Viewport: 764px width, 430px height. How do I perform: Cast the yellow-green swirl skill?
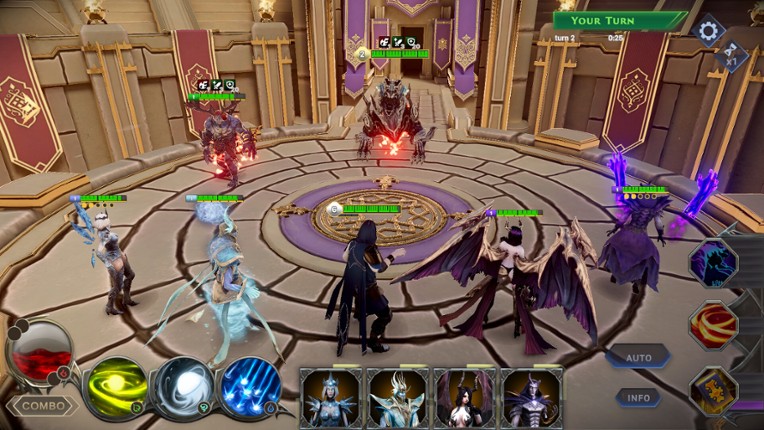pos(115,387)
